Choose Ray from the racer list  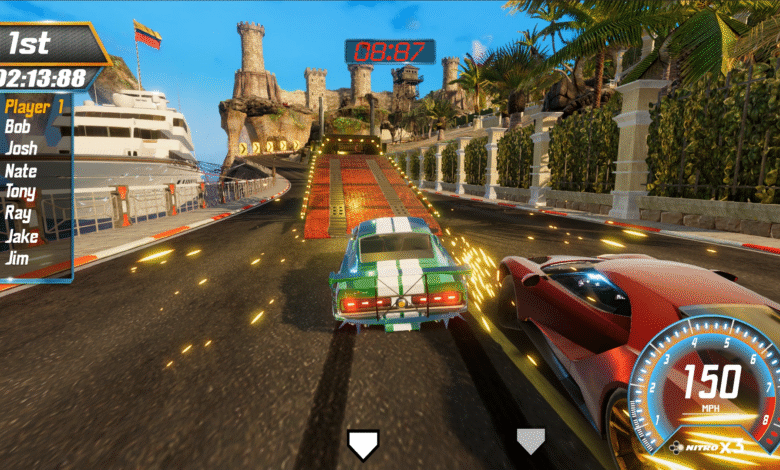pyautogui.click(x=18, y=213)
